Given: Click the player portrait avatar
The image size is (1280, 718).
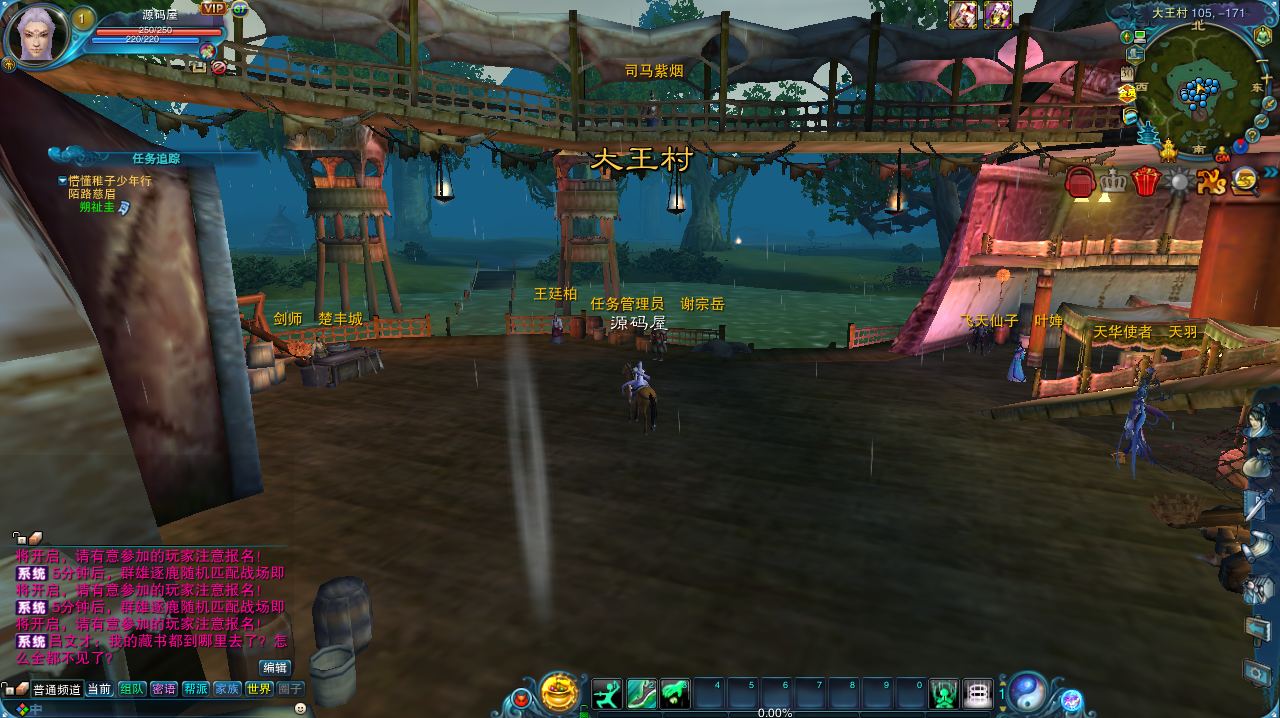Looking at the screenshot, I should pos(37,34).
